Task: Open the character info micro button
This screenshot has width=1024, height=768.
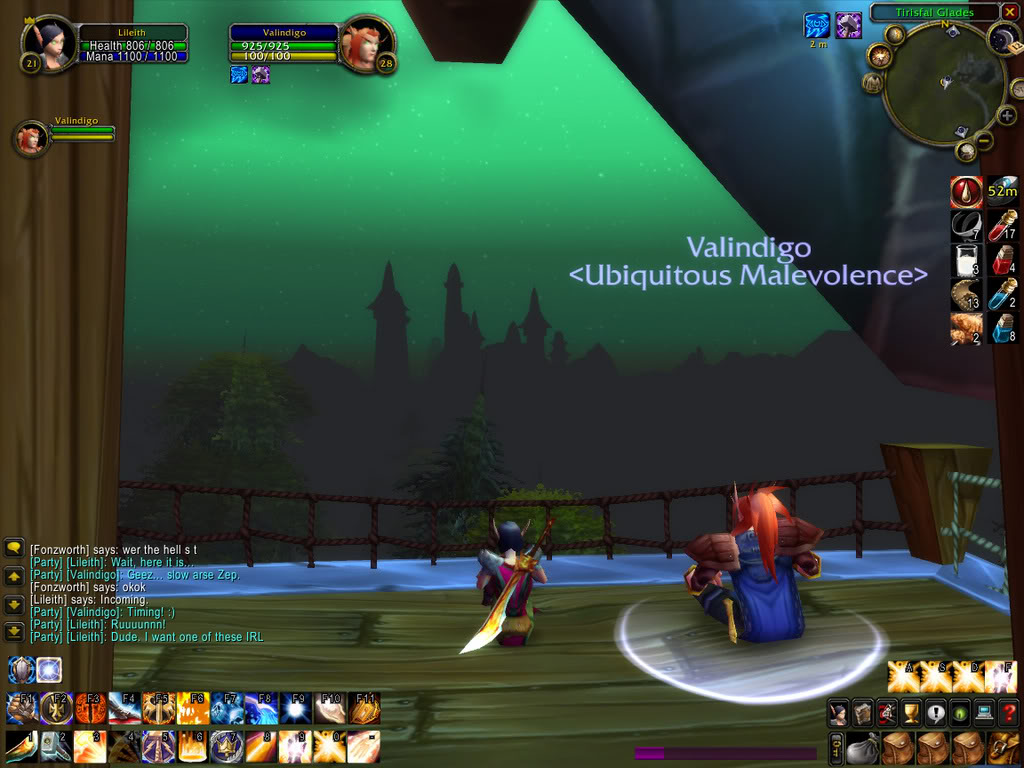Action: [838, 713]
